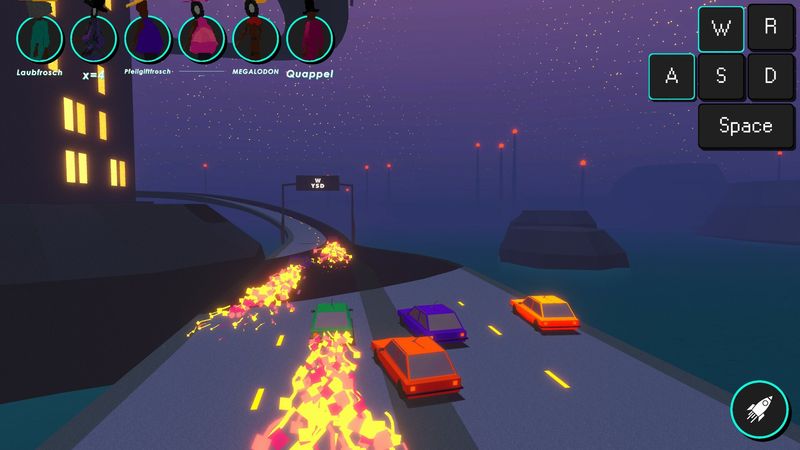
Task: Tap the on-screen A steer-left button
Action: [672, 77]
